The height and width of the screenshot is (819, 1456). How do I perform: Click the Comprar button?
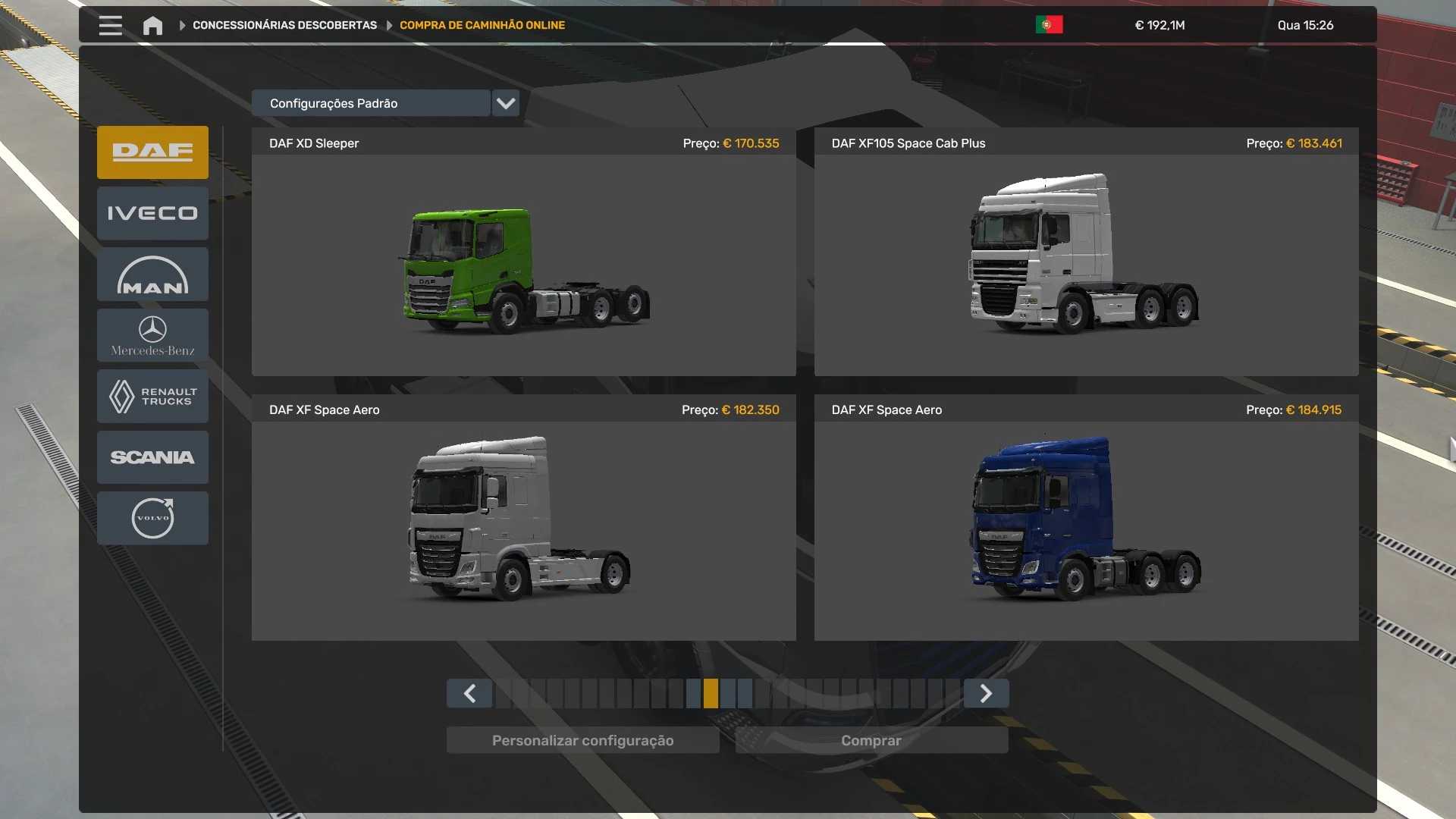(x=871, y=740)
